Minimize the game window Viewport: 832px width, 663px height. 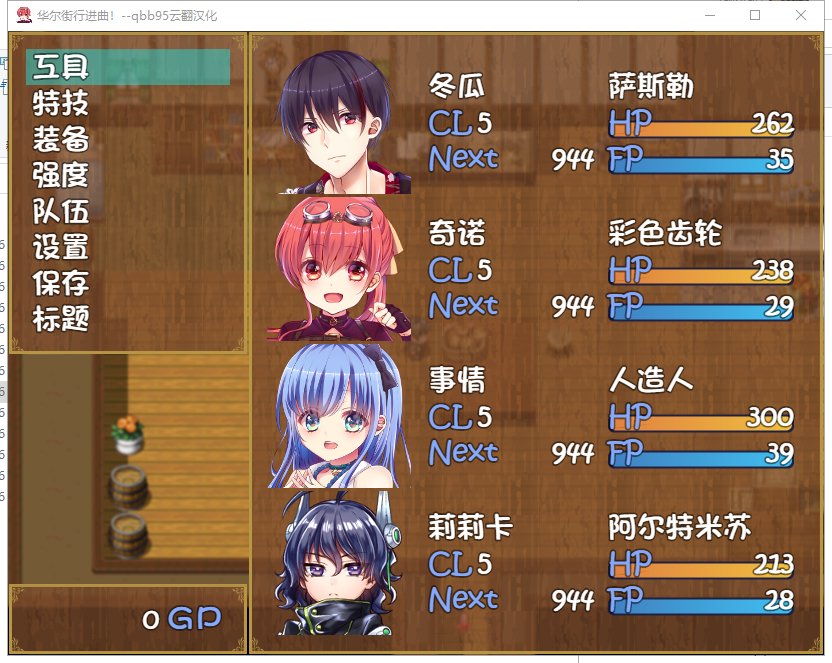point(709,15)
